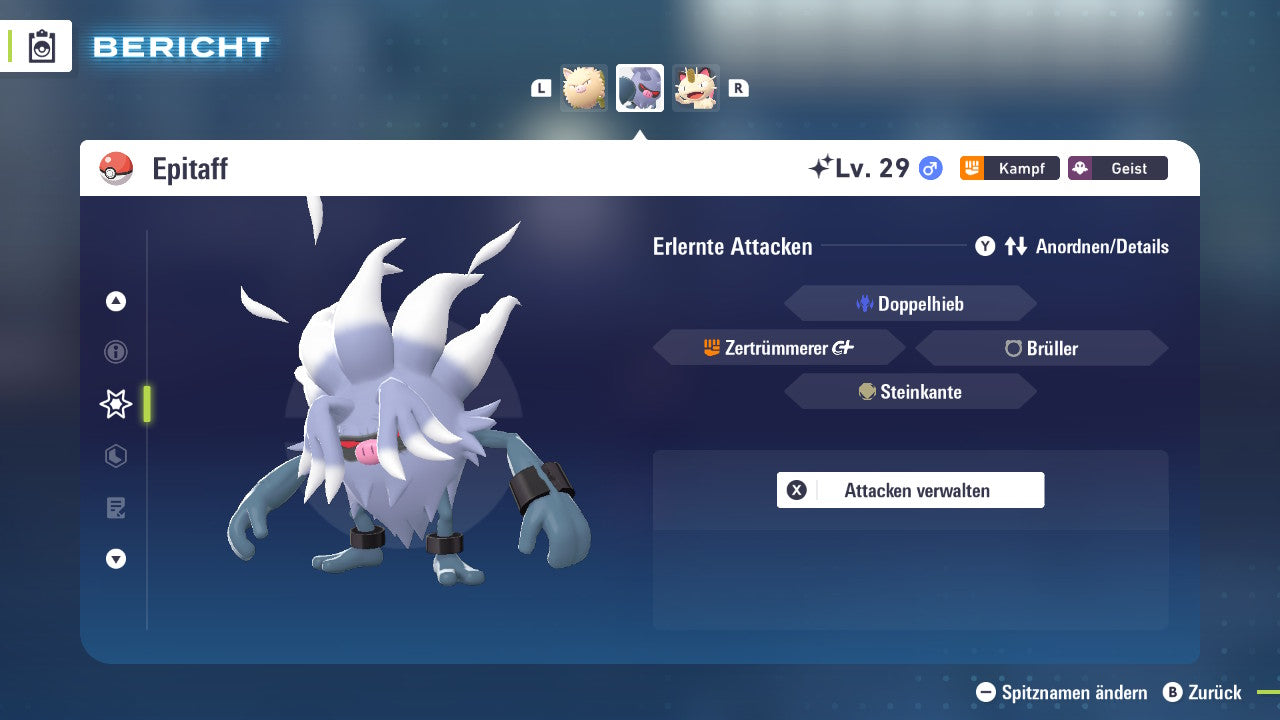This screenshot has width=1280, height=720.
Task: Select the Doppelhieb move
Action: pyautogui.click(x=910, y=303)
